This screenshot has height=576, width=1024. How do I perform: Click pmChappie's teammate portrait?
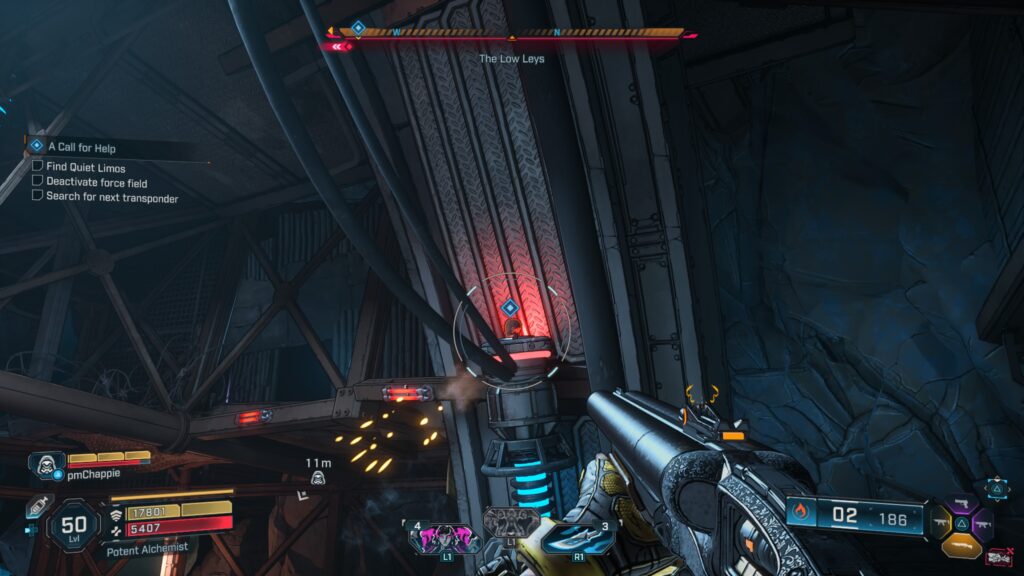pyautogui.click(x=45, y=465)
